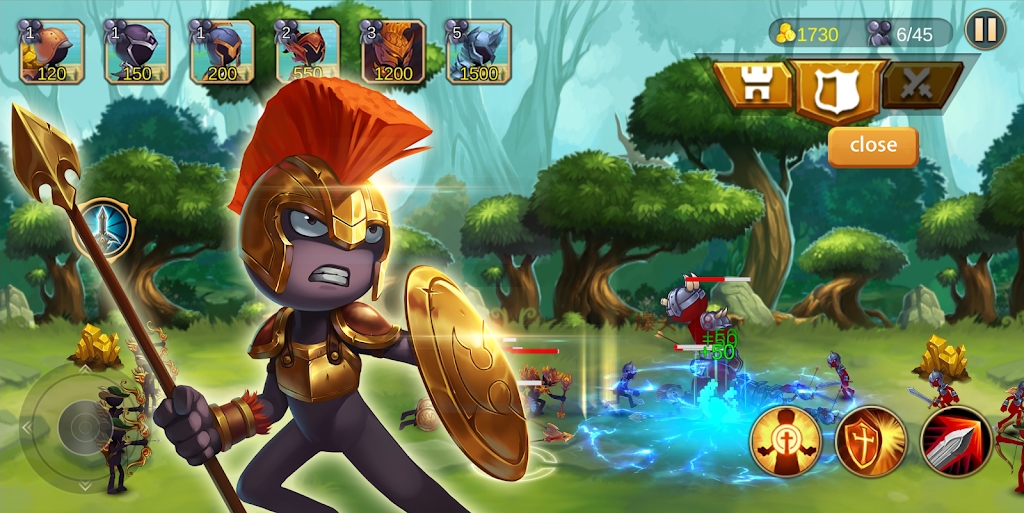1024x513 pixels.
Task: Tap the round blue sword skill icon
Action: (104, 229)
